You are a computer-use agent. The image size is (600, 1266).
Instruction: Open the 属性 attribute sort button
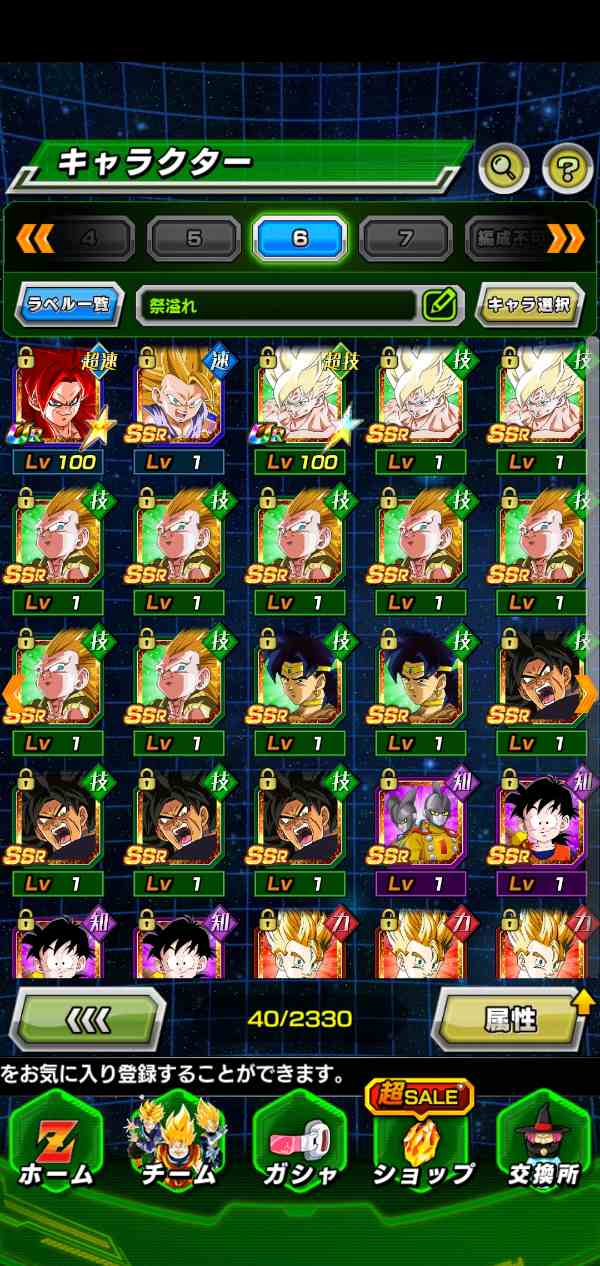511,1019
